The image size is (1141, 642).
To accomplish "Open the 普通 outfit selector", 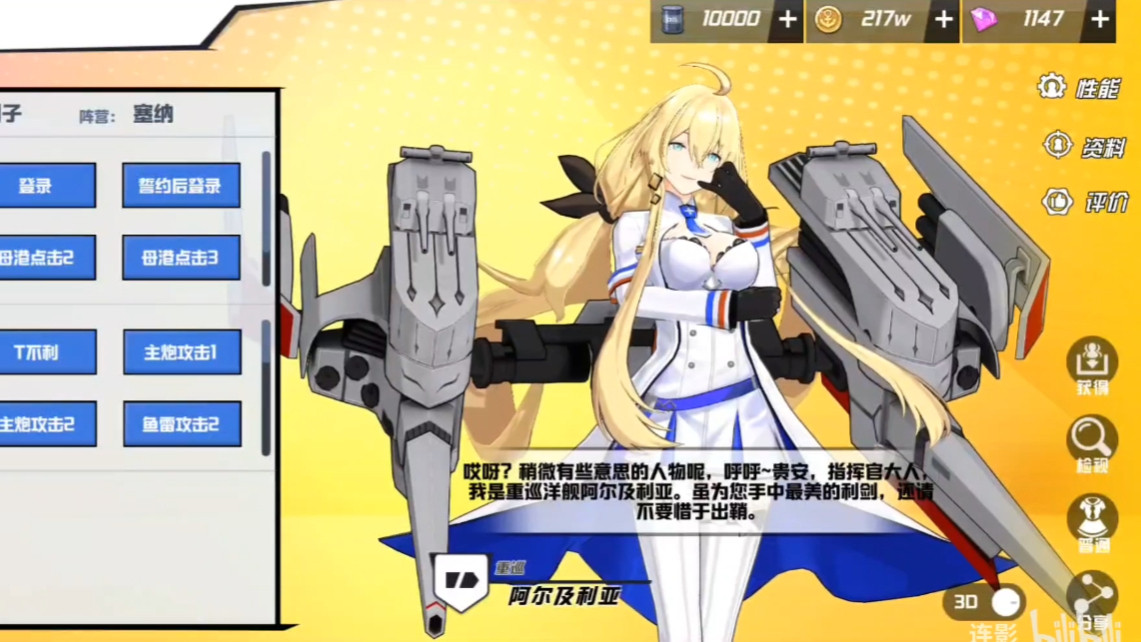I will coord(1092,520).
